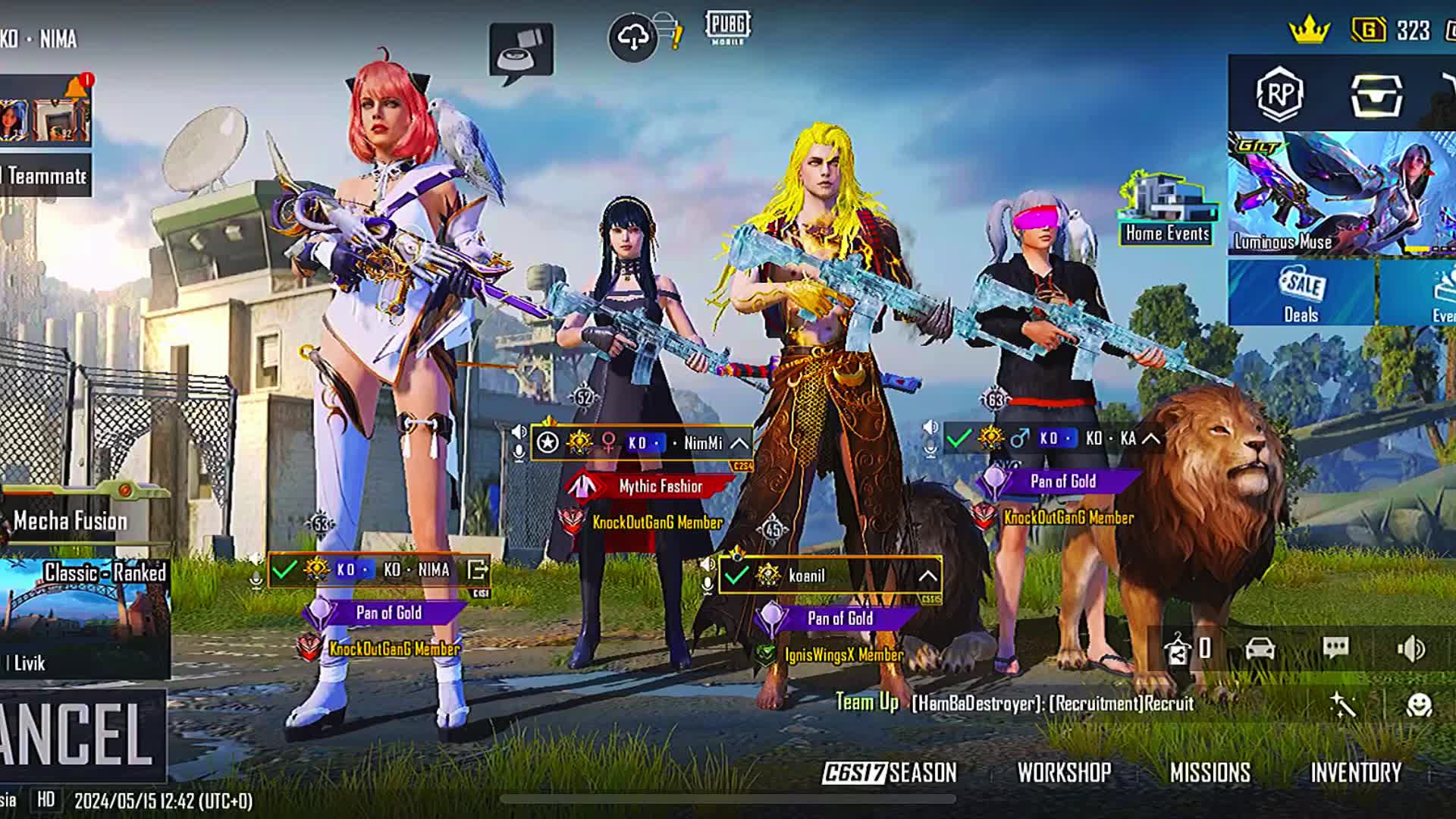
Task: Toggle the speaker volume icon
Action: click(1411, 649)
